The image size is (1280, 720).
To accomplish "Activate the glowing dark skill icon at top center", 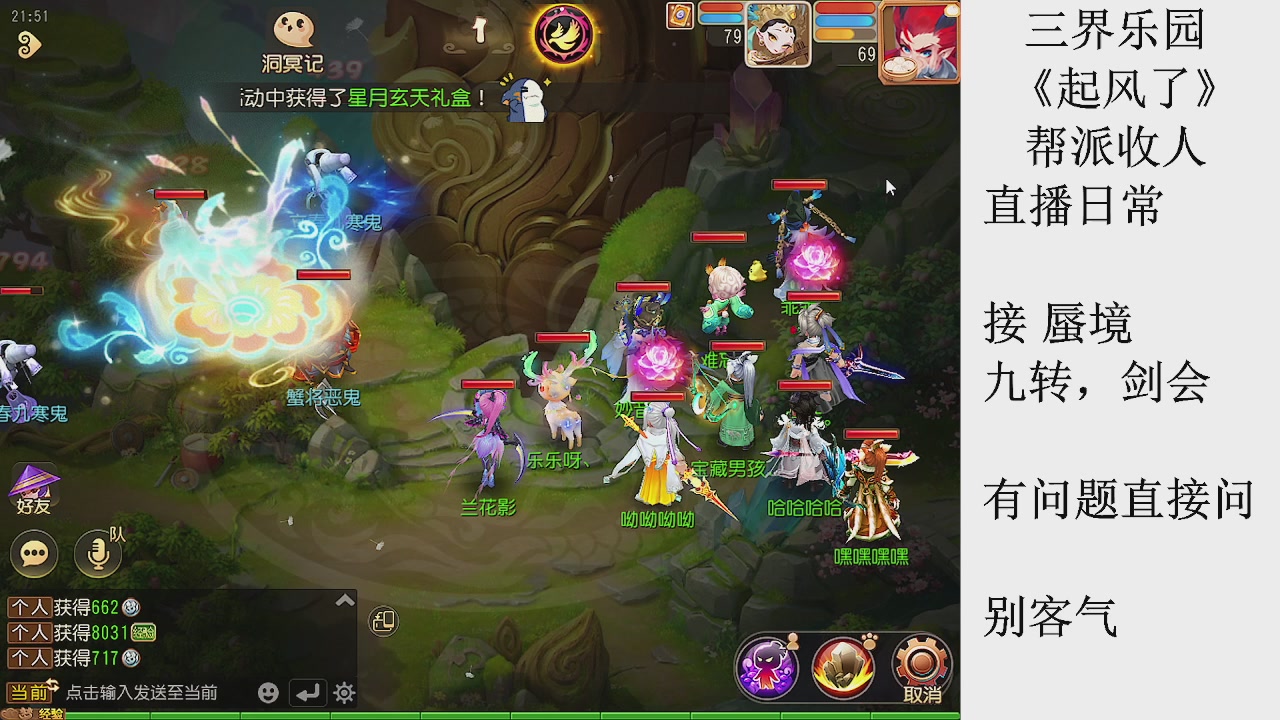I will pos(563,35).
